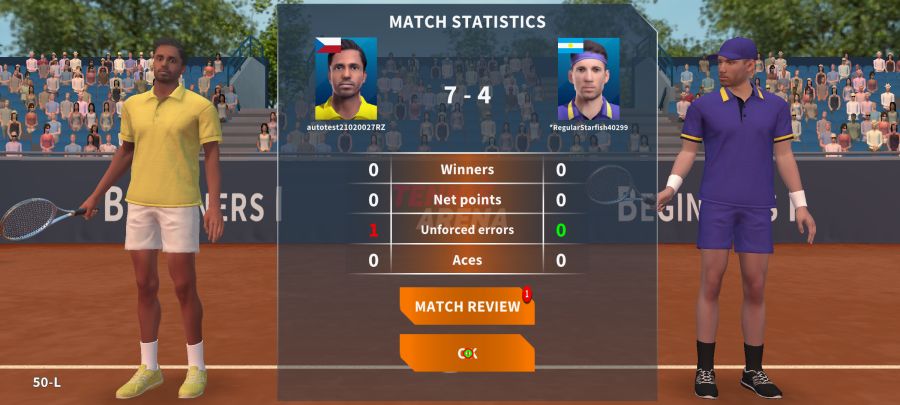Confirm with the OK button

coord(467,353)
